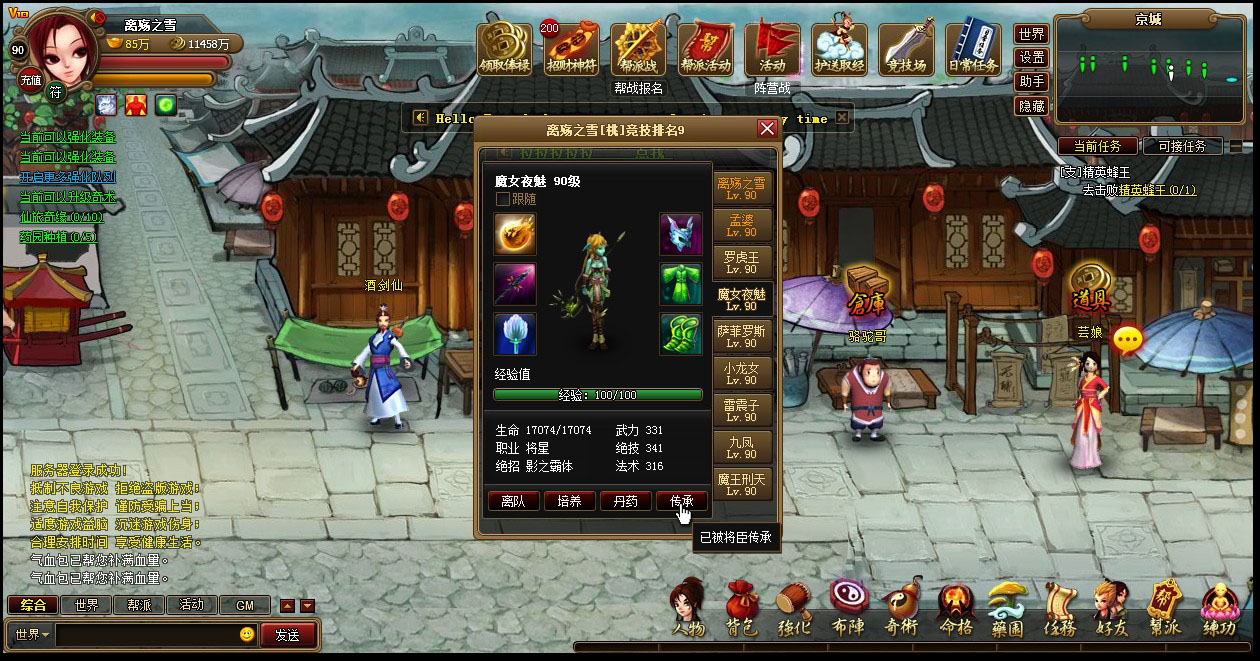Choose the 丹药 button

[625, 501]
